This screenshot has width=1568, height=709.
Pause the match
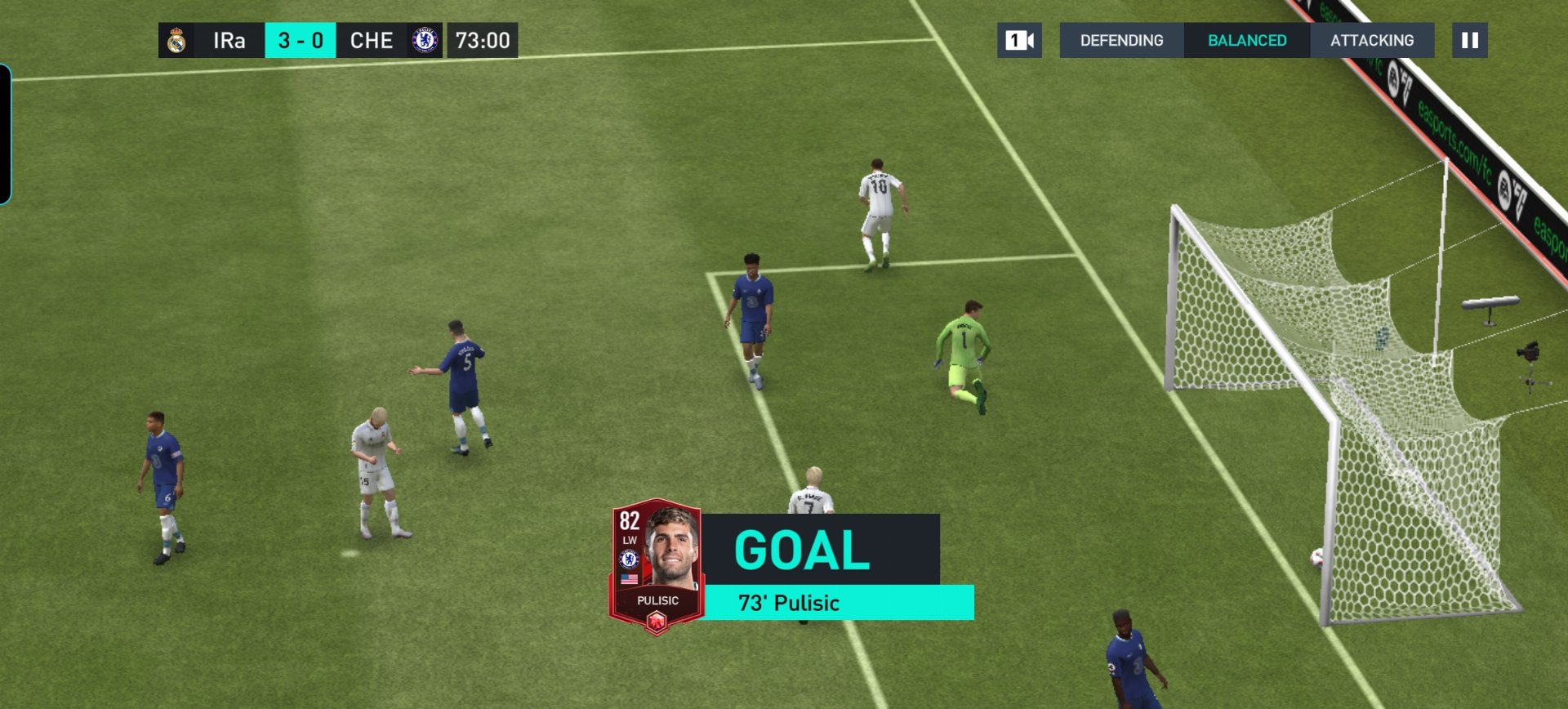click(1469, 40)
